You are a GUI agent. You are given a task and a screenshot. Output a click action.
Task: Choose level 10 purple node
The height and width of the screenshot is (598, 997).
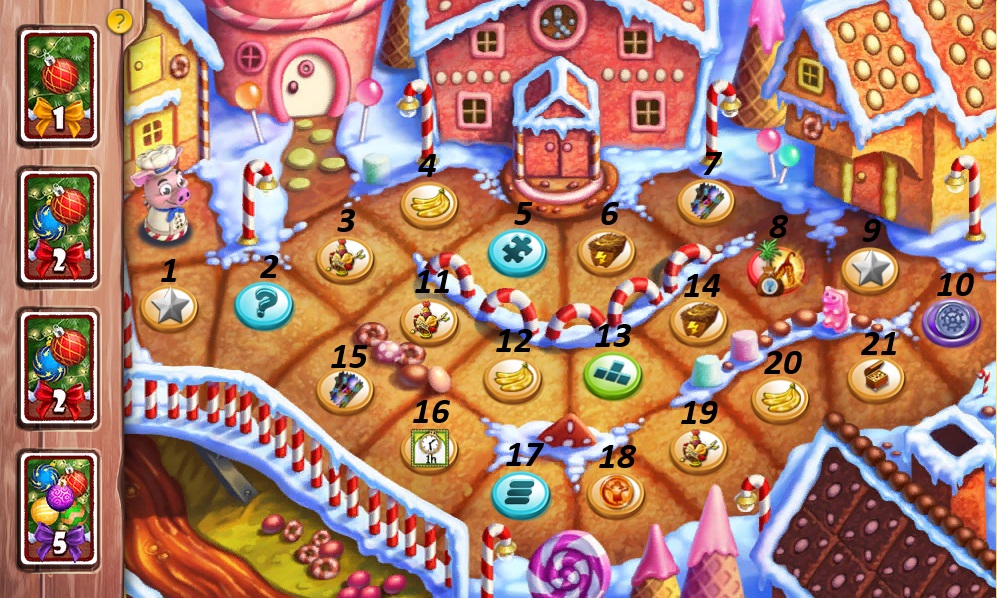point(951,321)
